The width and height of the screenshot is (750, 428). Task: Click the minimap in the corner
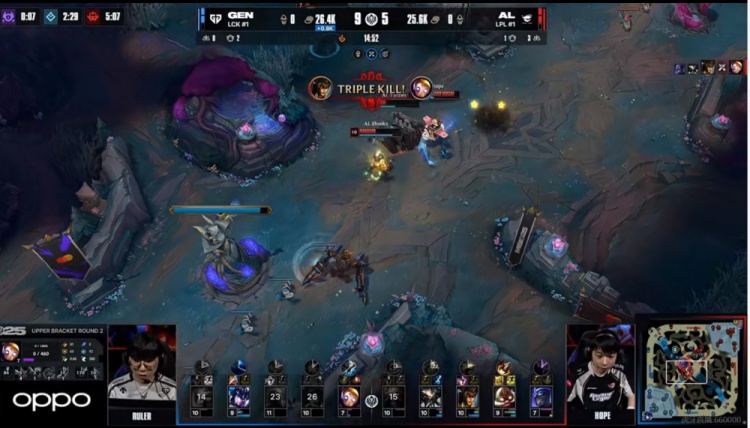691,369
